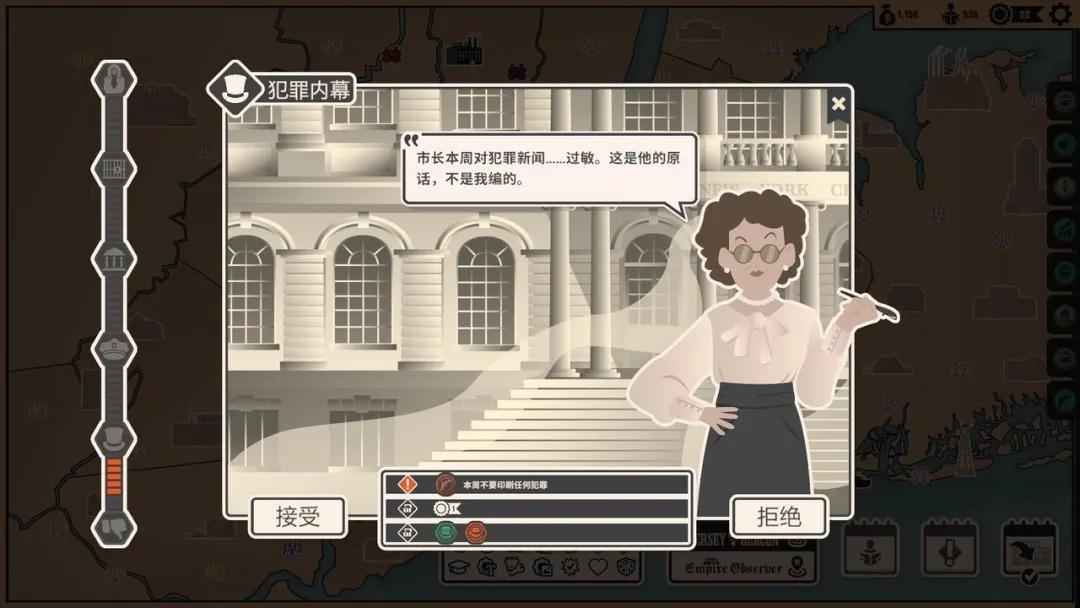
Task: Click the calendar button with the checkmark
Action: 1029,550
